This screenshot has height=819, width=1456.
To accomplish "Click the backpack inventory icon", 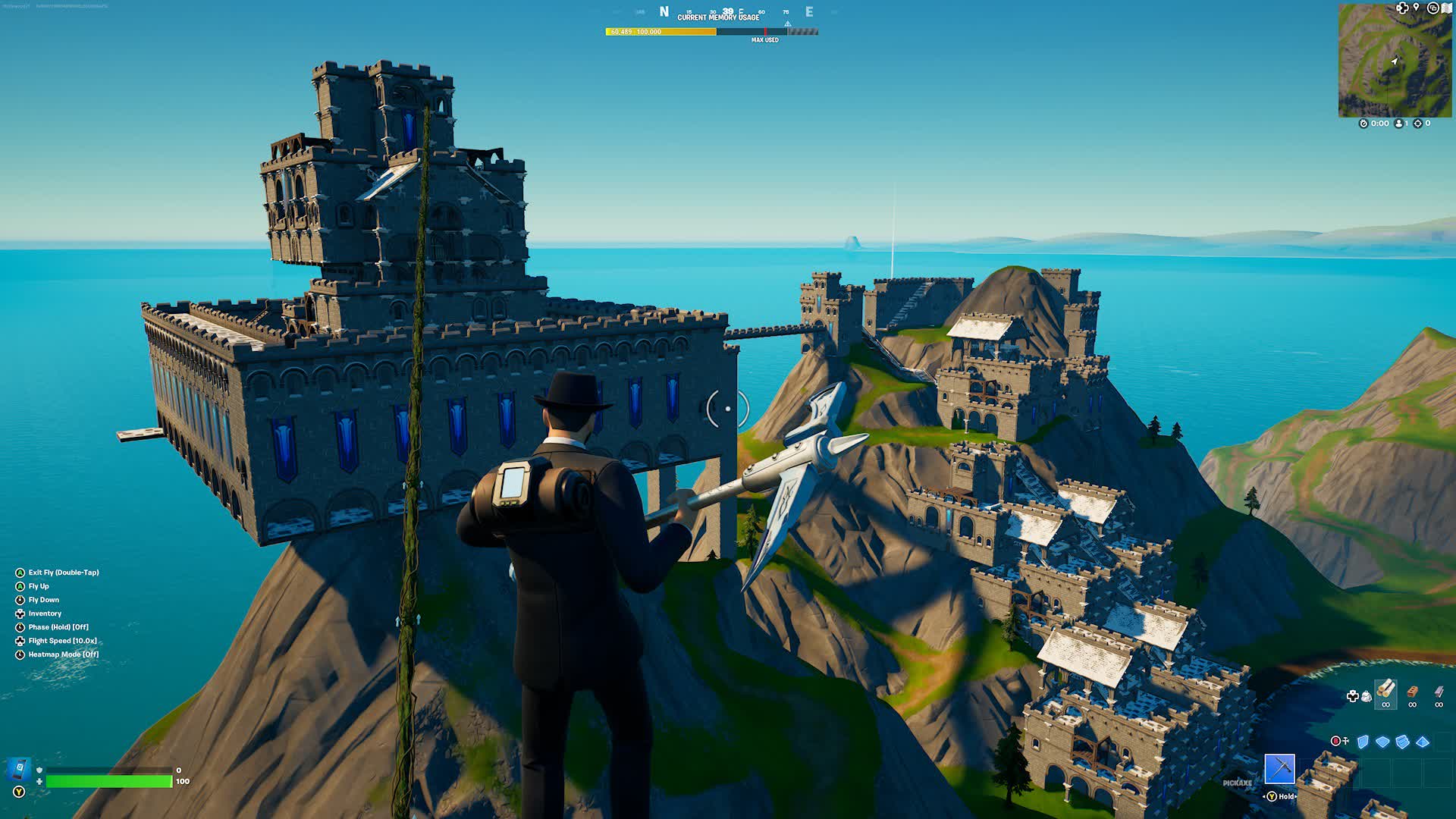I will point(1366,695).
